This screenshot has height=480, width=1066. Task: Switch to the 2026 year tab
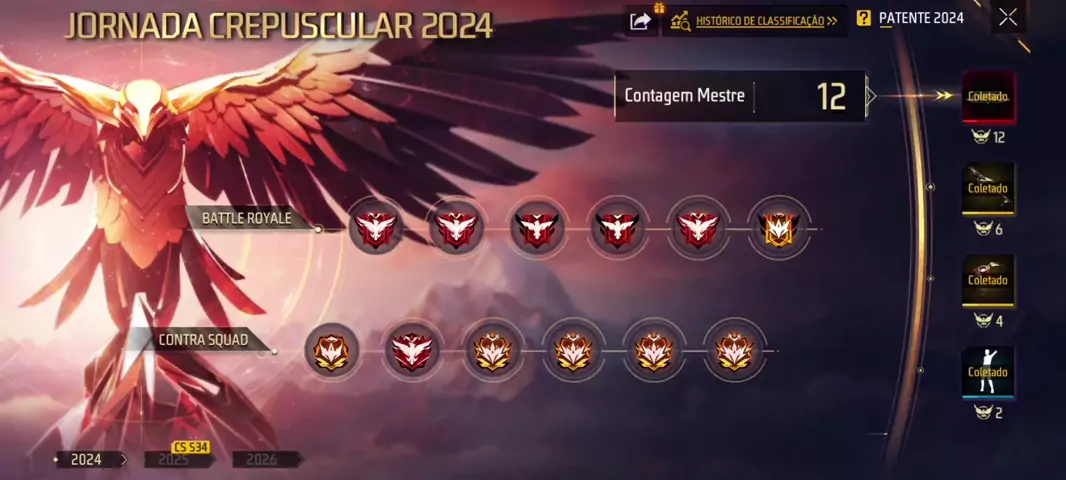tap(261, 460)
